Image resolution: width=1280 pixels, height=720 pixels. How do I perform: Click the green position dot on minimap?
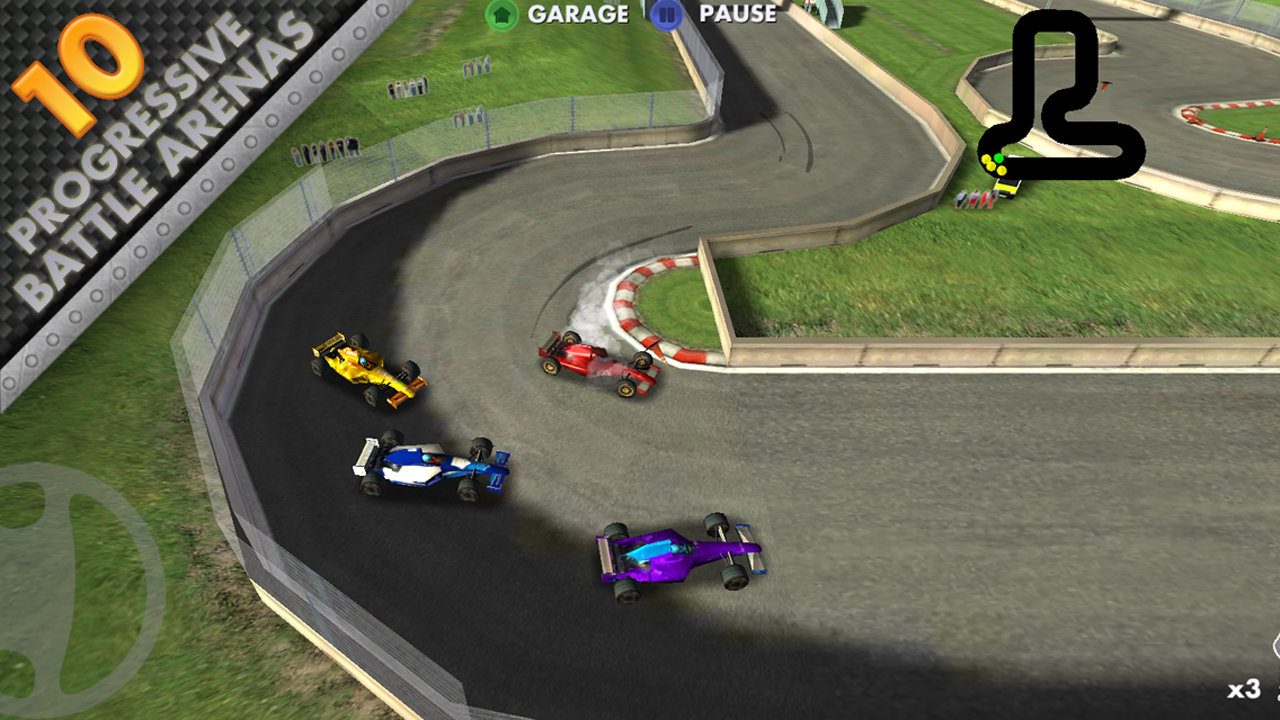pos(998,157)
